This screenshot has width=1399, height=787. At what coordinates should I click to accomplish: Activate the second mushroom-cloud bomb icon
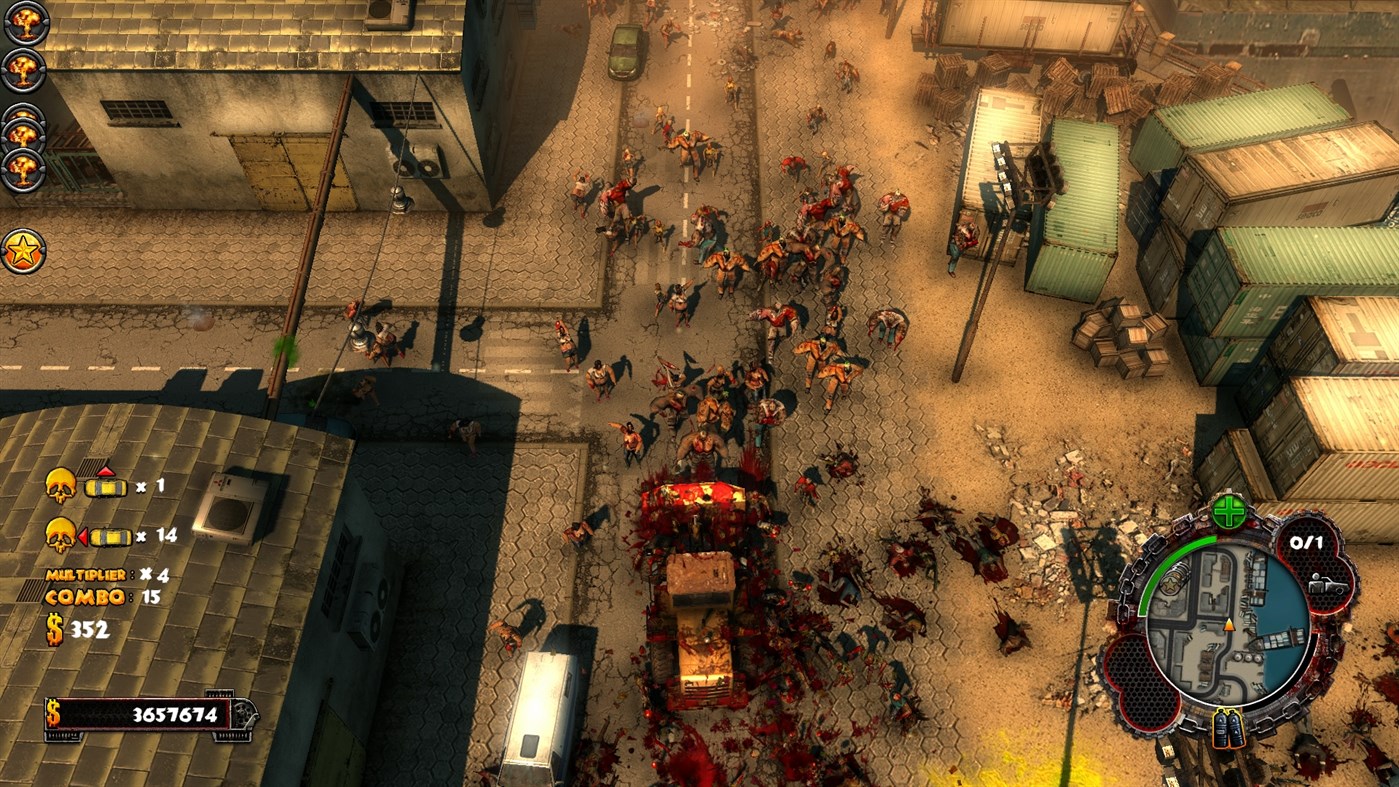tap(22, 70)
